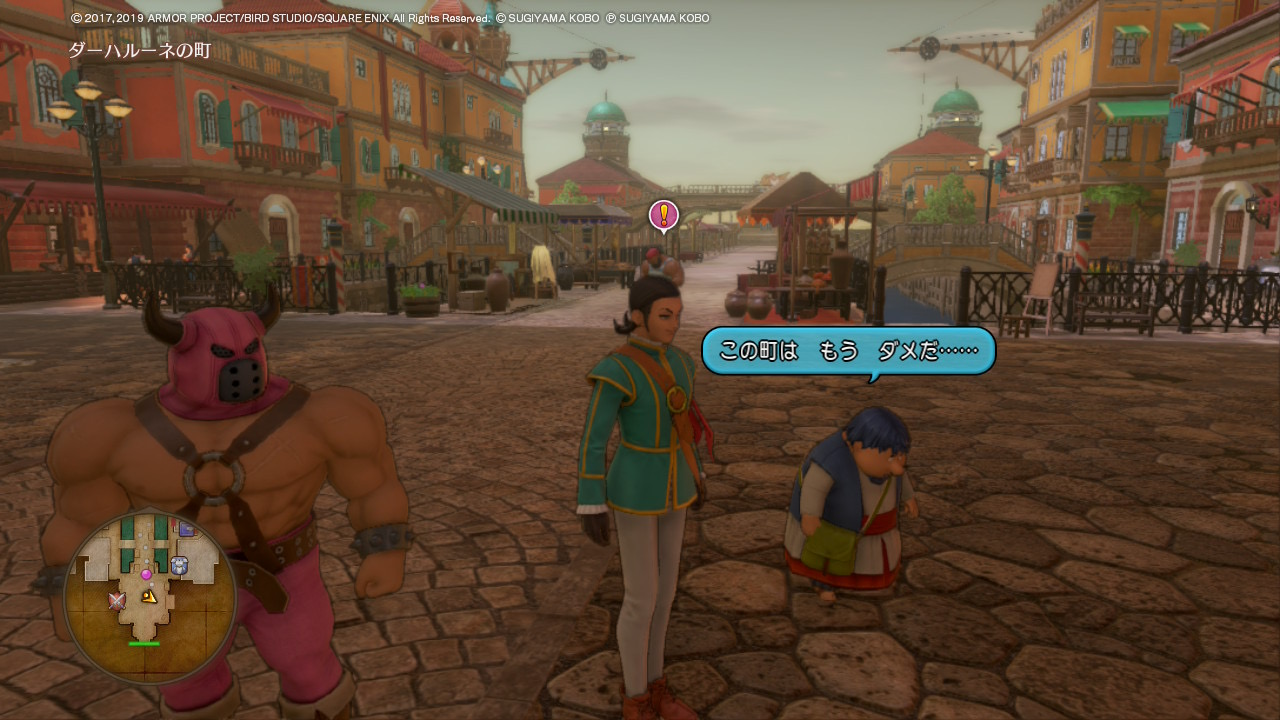This screenshot has width=1280, height=720.
Task: Click the blue speech bubble この町は もう ダメだ
Action: [x=848, y=351]
